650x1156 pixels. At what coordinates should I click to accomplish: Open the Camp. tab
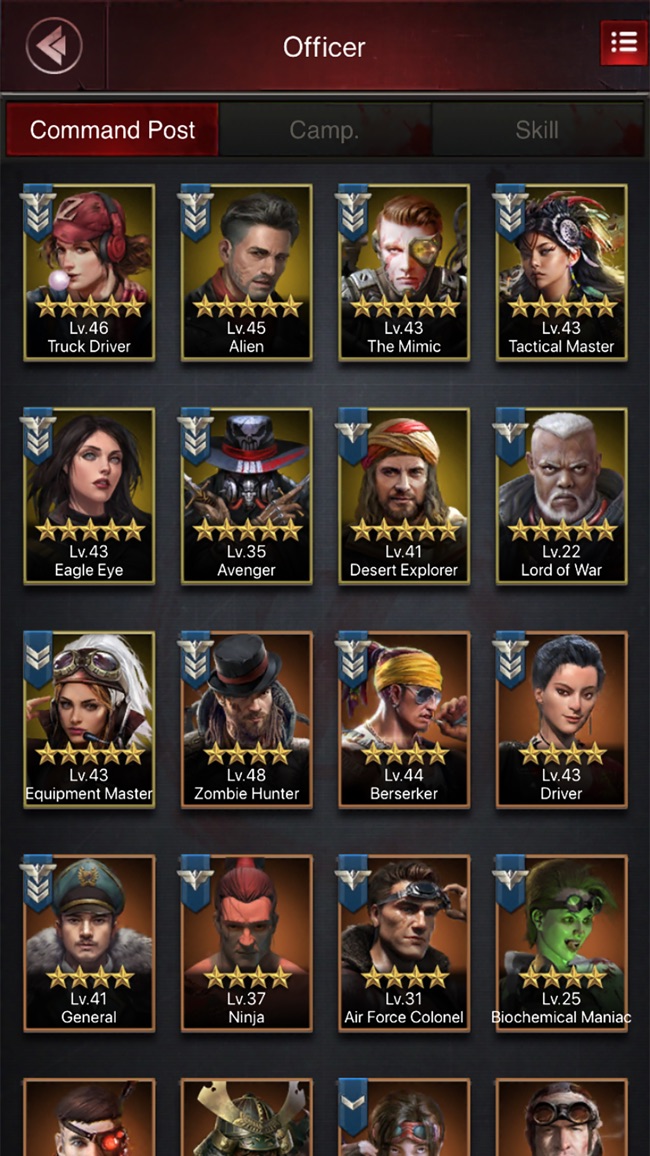pyautogui.click(x=324, y=130)
